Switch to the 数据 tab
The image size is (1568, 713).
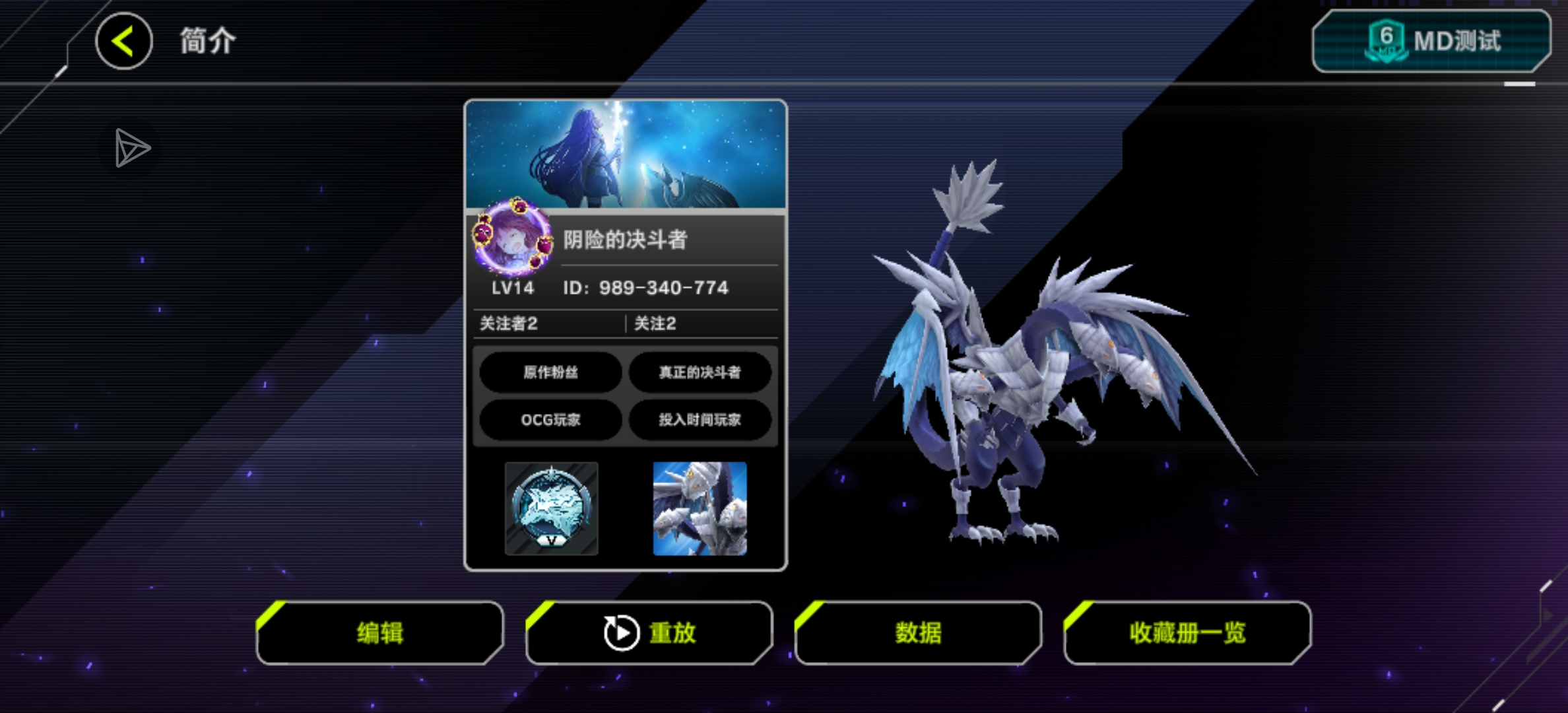click(917, 632)
